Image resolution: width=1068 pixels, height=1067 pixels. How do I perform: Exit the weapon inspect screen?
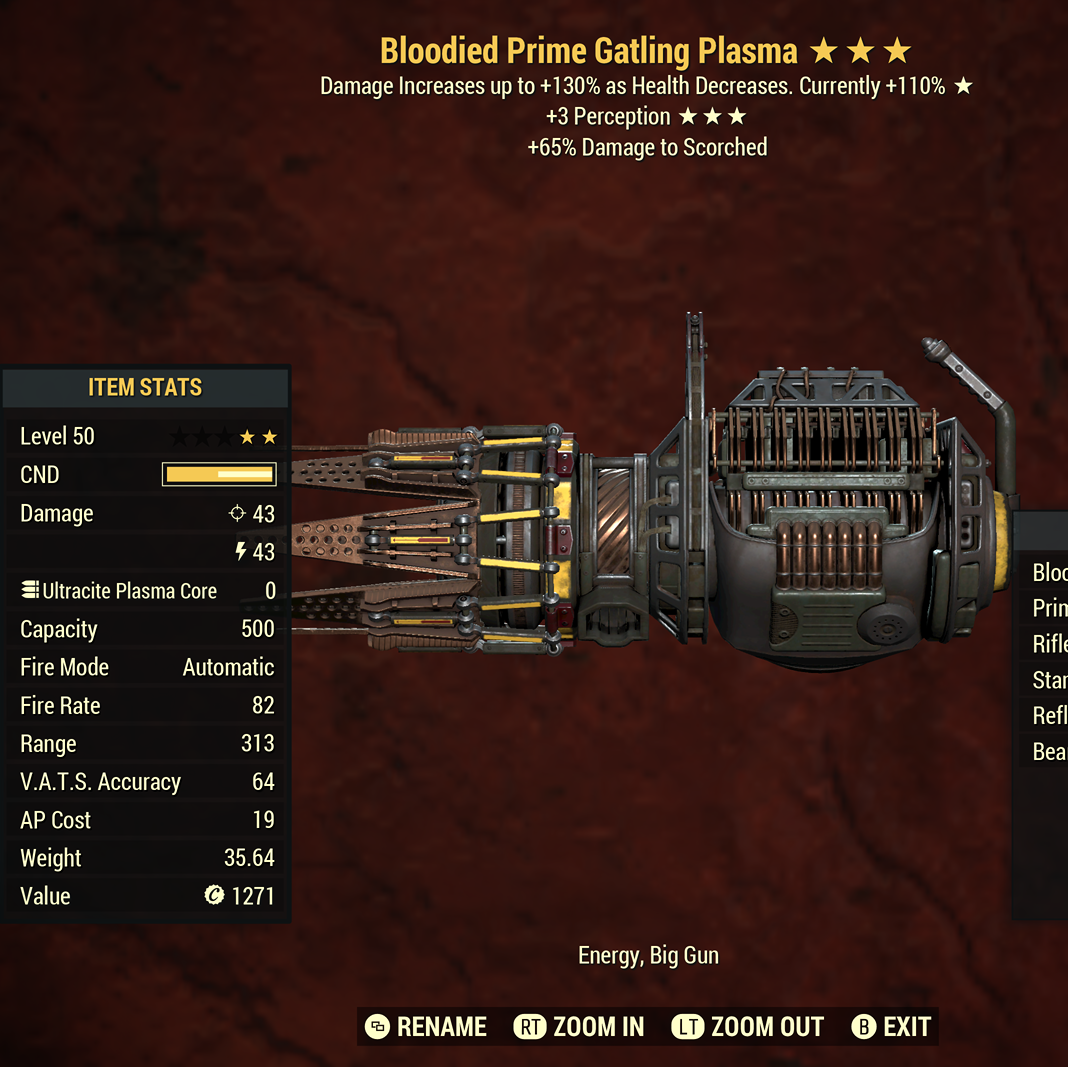tap(892, 1027)
